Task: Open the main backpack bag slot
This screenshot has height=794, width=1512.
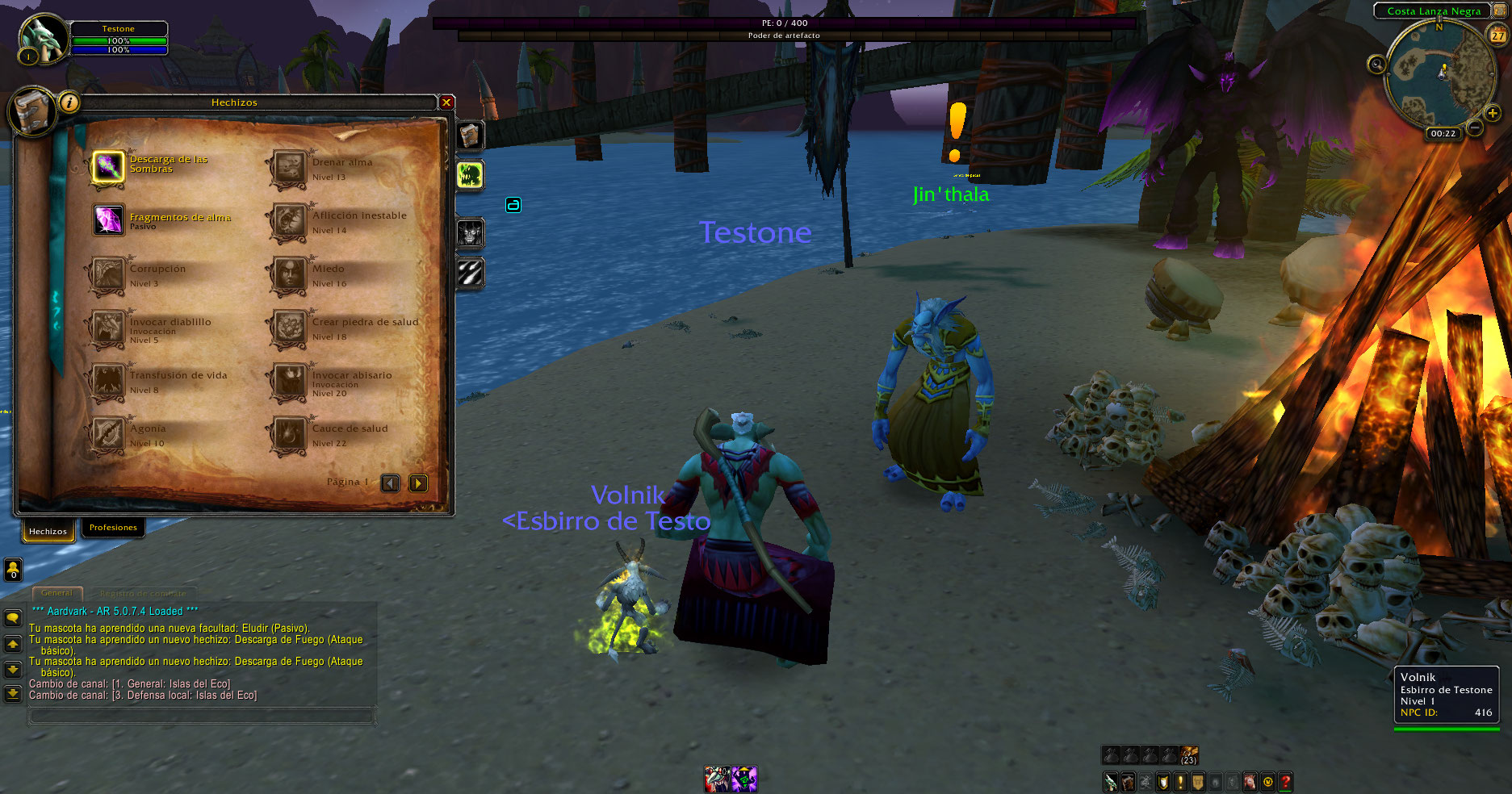Action: tap(1189, 755)
